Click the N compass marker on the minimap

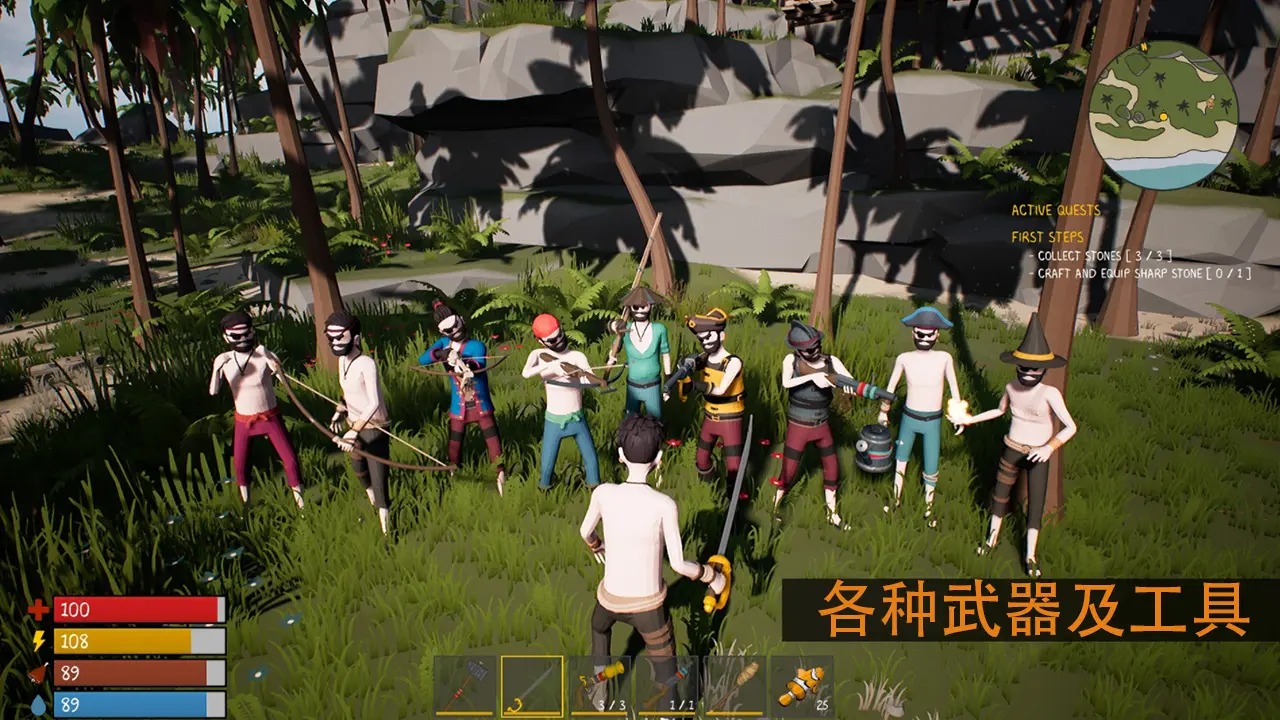coord(1144,47)
